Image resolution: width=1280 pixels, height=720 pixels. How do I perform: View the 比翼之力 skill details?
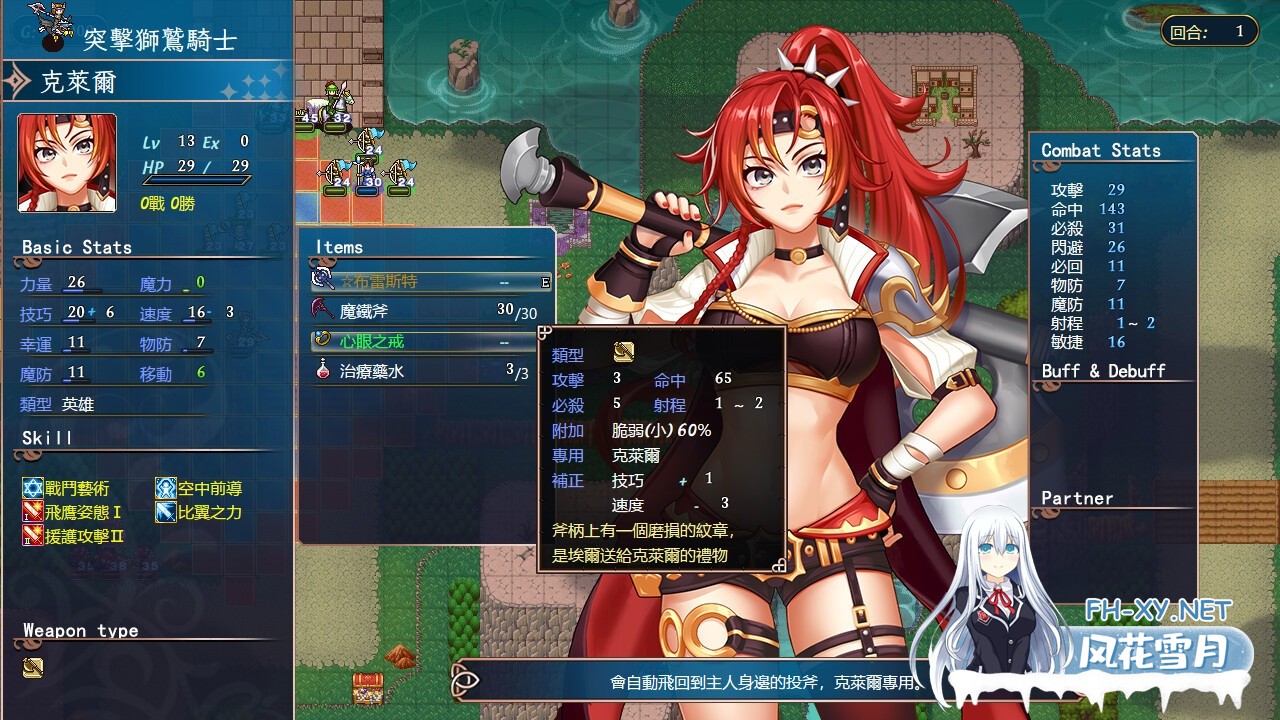pyautogui.click(x=200, y=513)
